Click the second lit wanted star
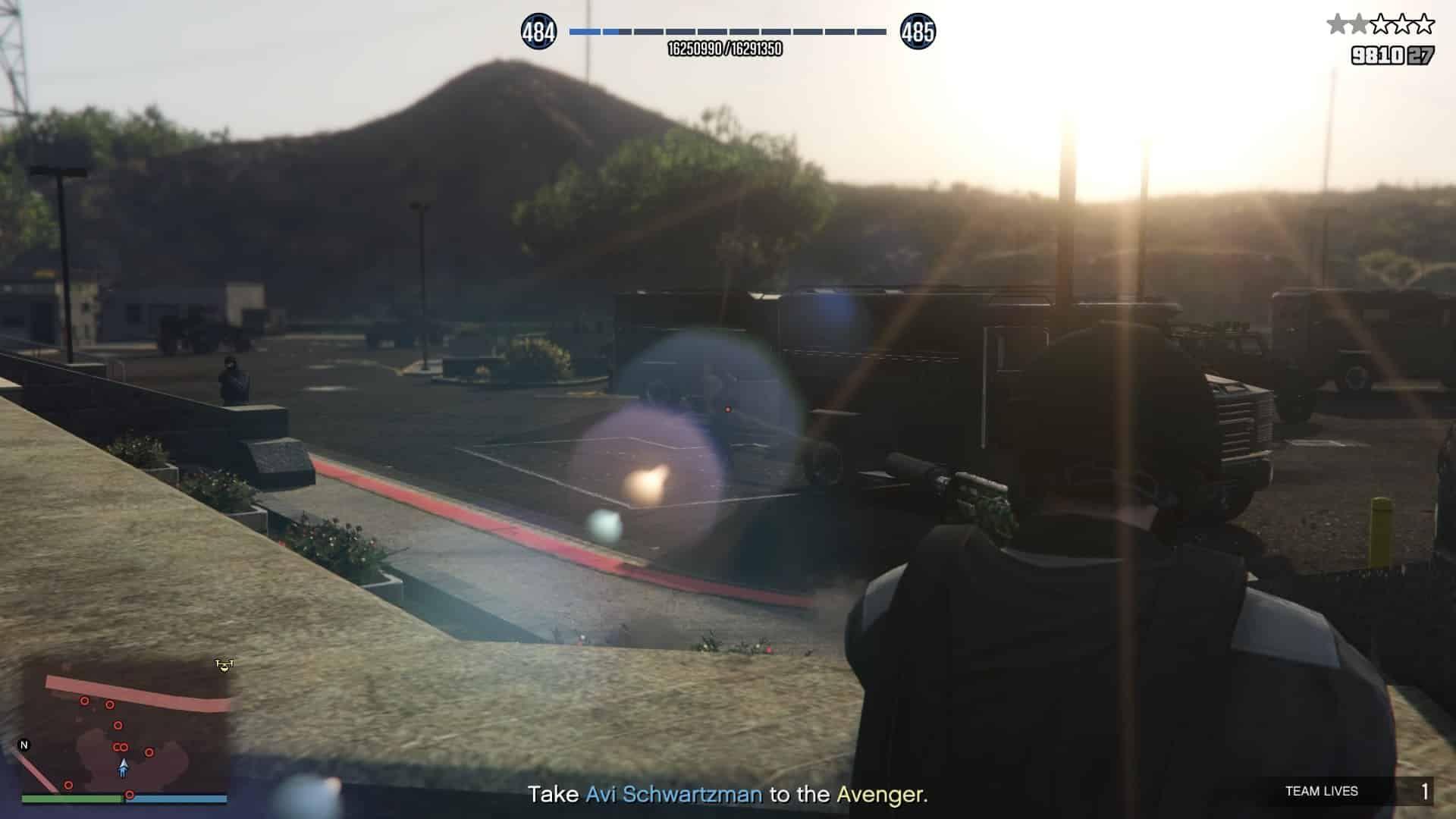 point(1360,23)
